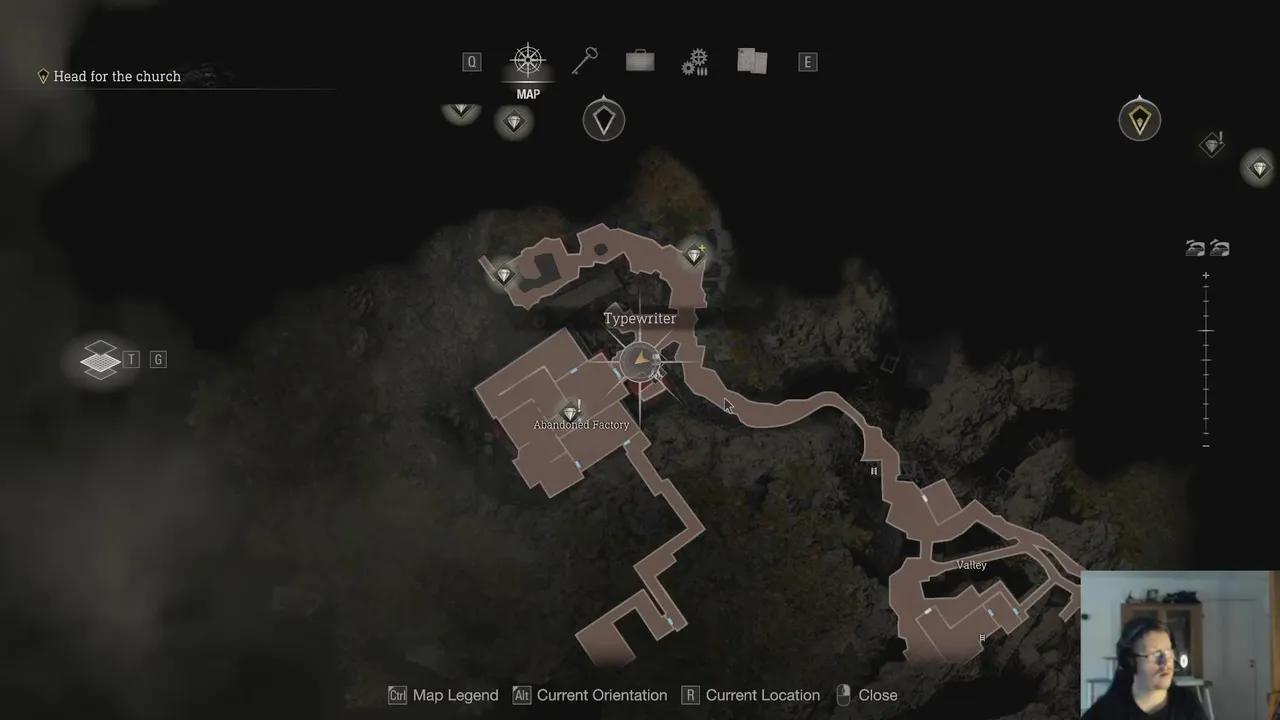The image size is (1280, 720).
Task: Click the map layers icon on the left
Action: 99,358
